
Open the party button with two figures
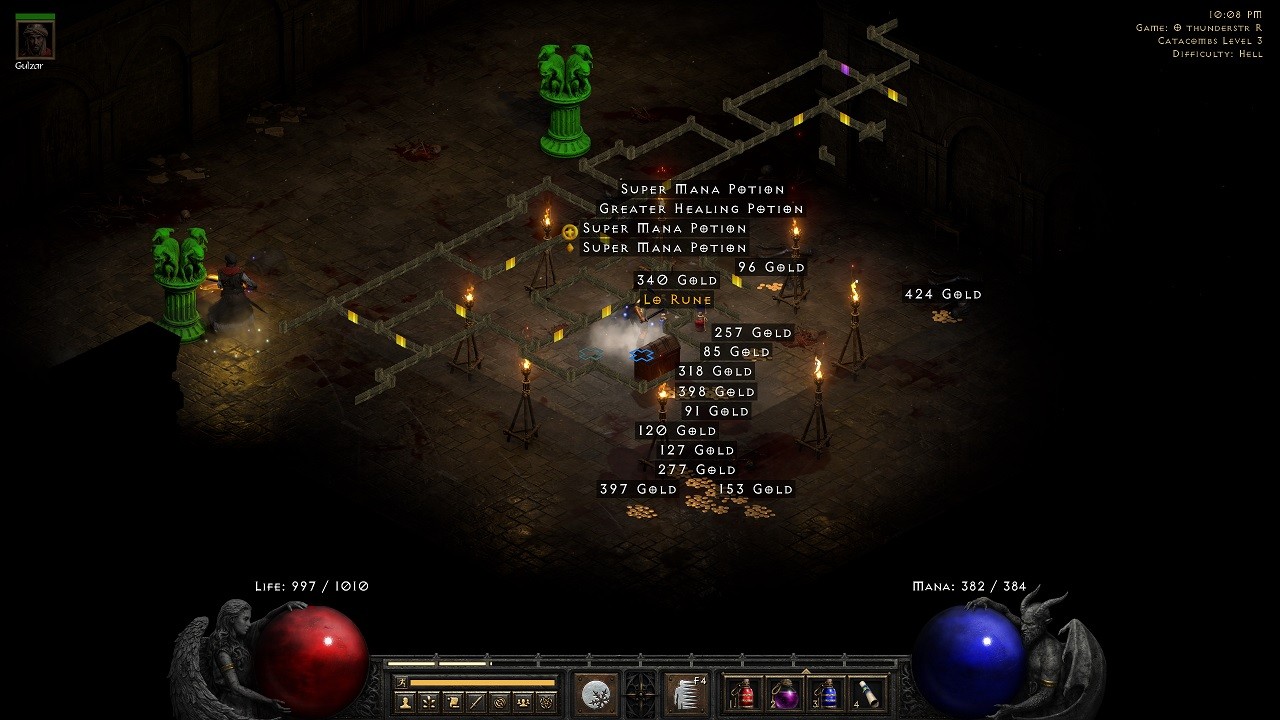522,702
